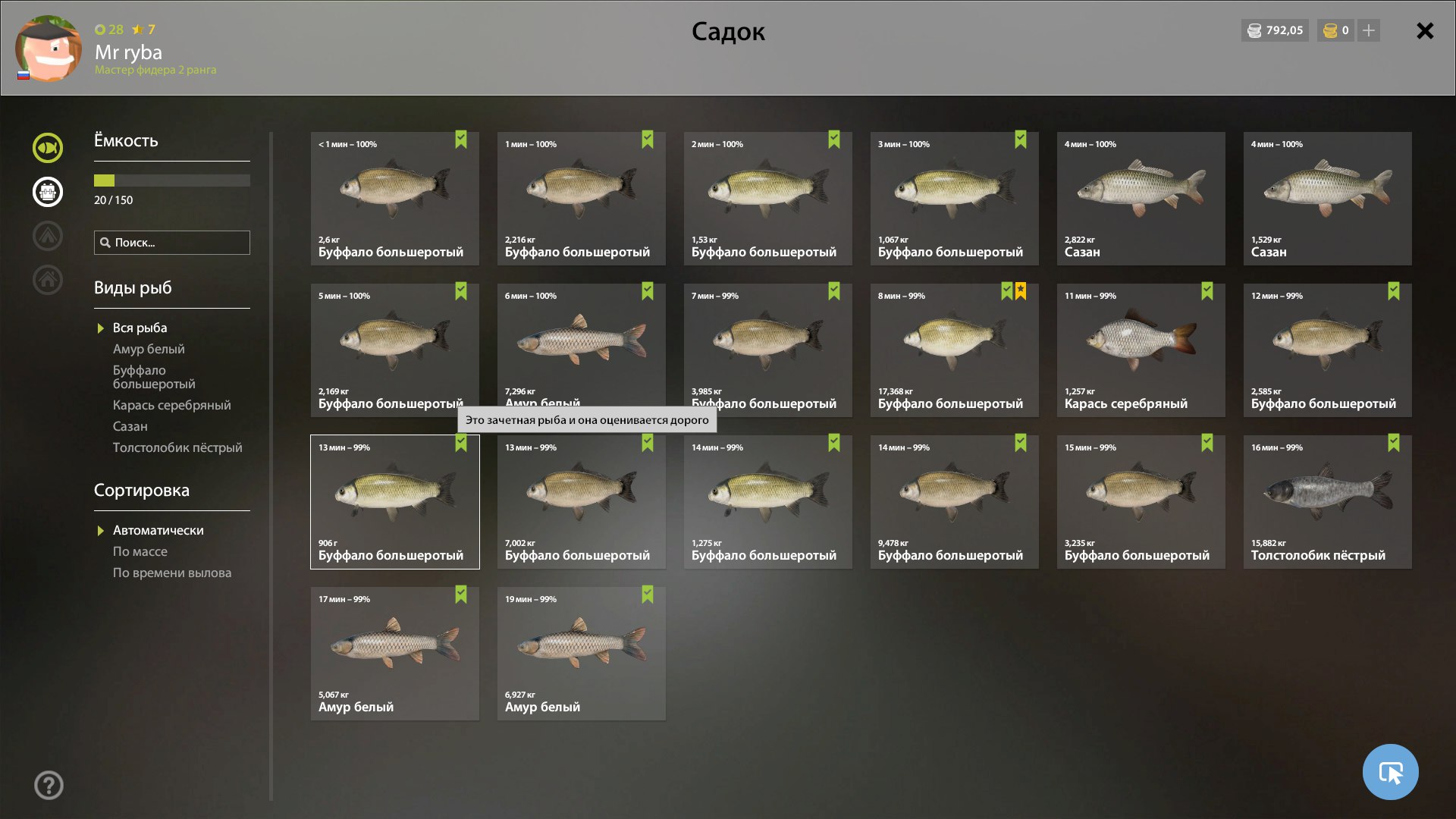Click the Поиск search field
1456x819 pixels.
pyautogui.click(x=172, y=243)
